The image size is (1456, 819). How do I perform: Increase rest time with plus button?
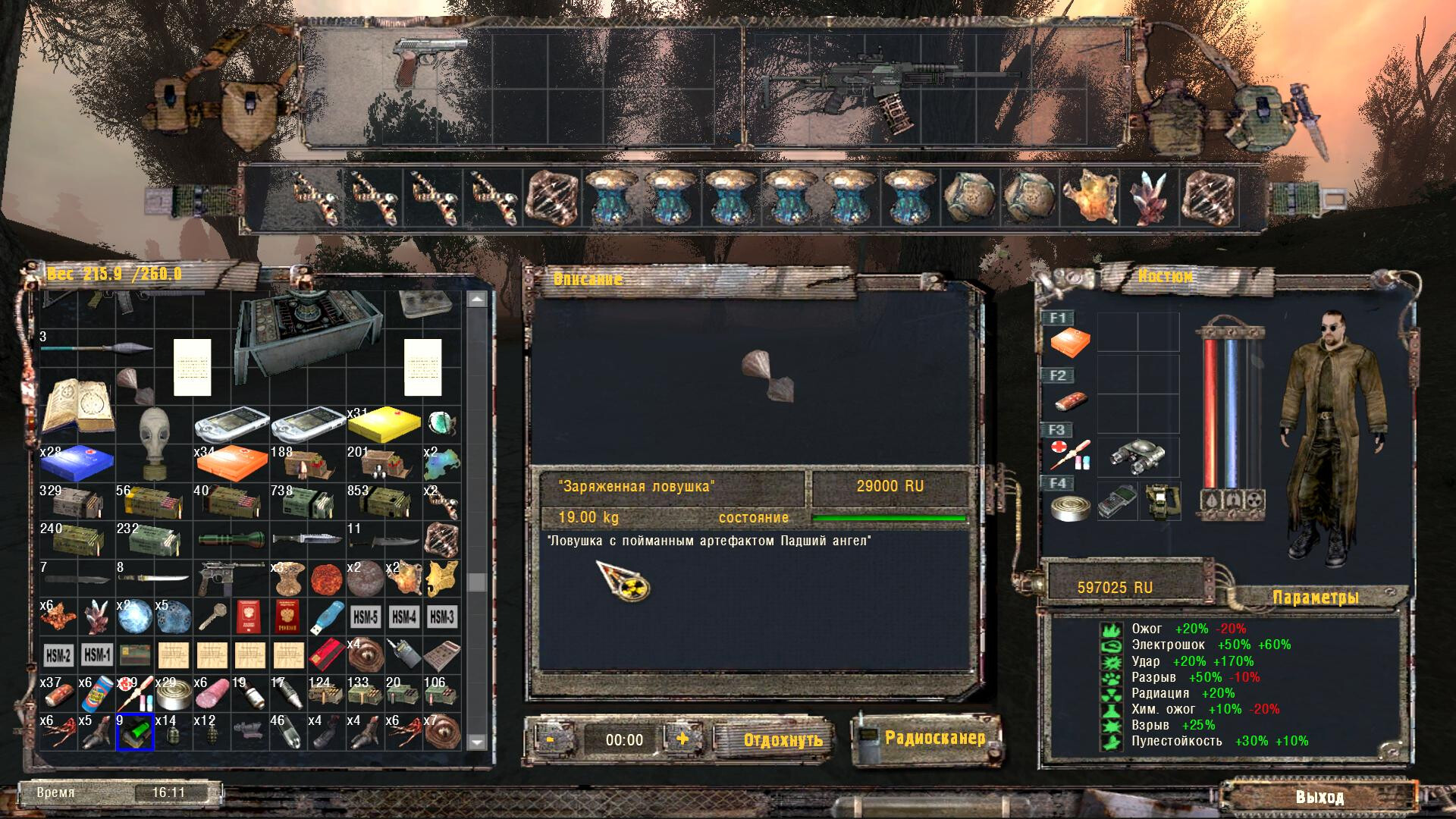[682, 739]
